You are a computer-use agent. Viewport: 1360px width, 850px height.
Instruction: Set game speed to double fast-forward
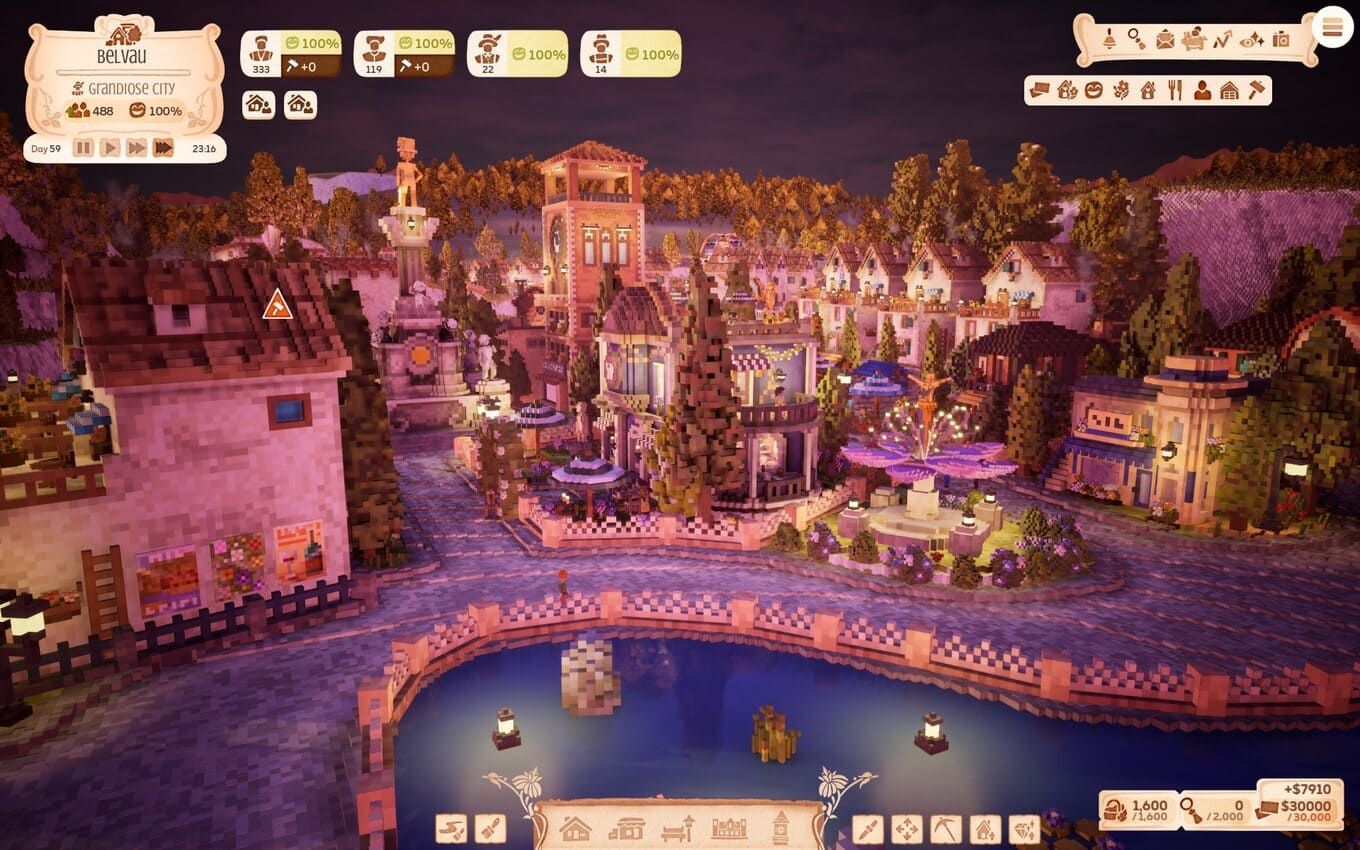(136, 148)
